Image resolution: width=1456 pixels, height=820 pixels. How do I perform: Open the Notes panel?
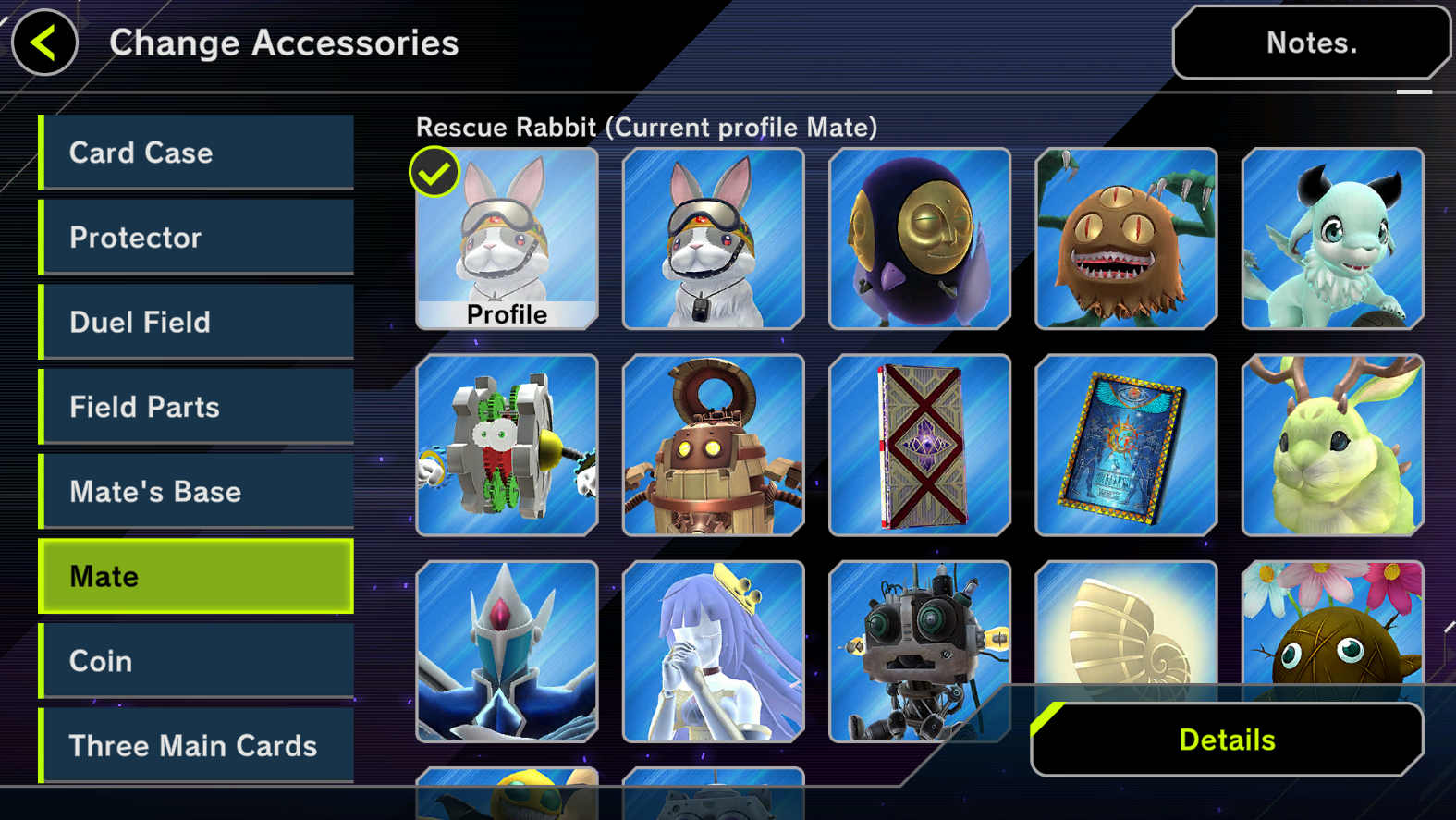click(1311, 43)
